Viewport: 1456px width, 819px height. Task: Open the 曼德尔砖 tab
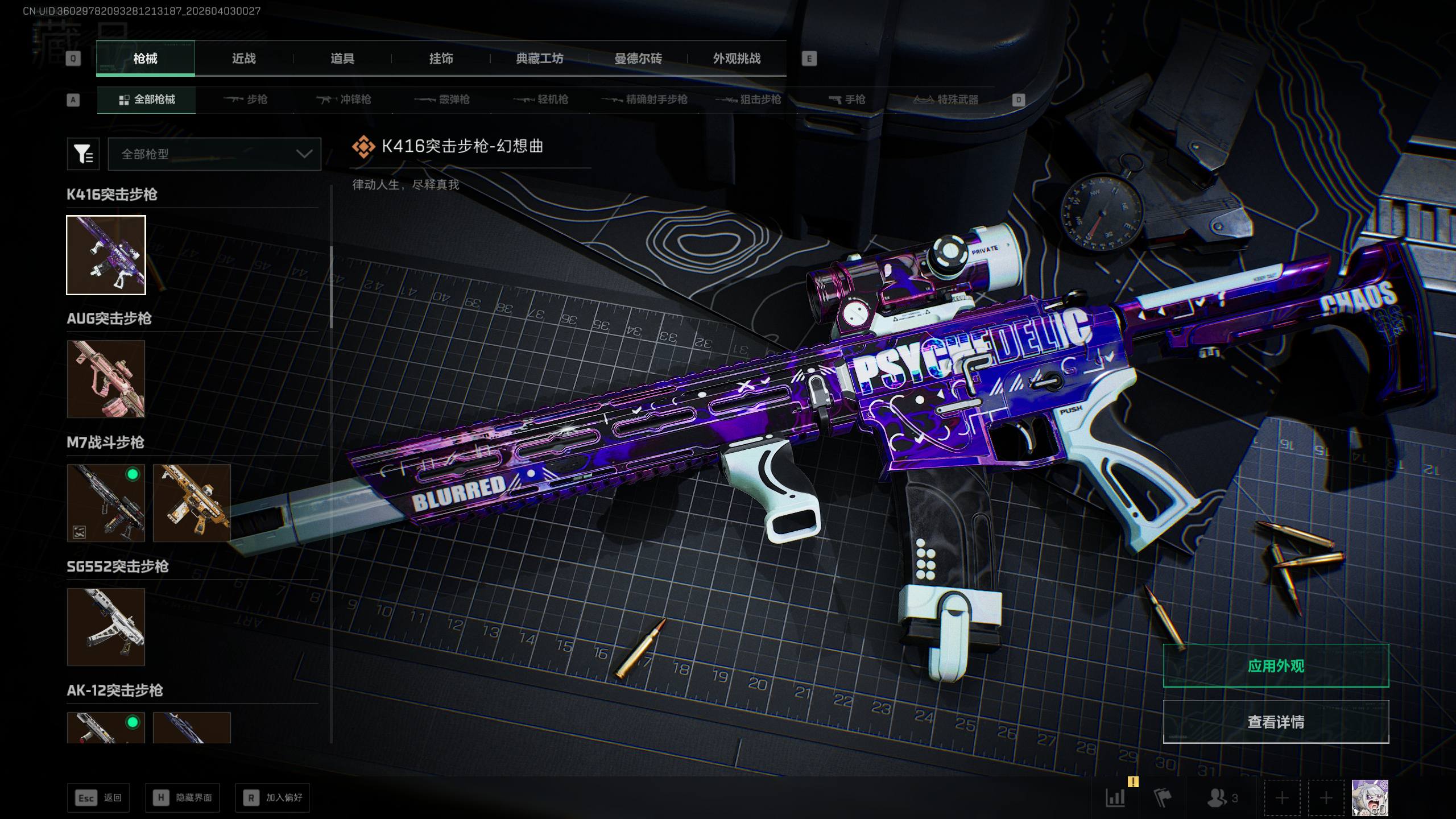click(638, 59)
